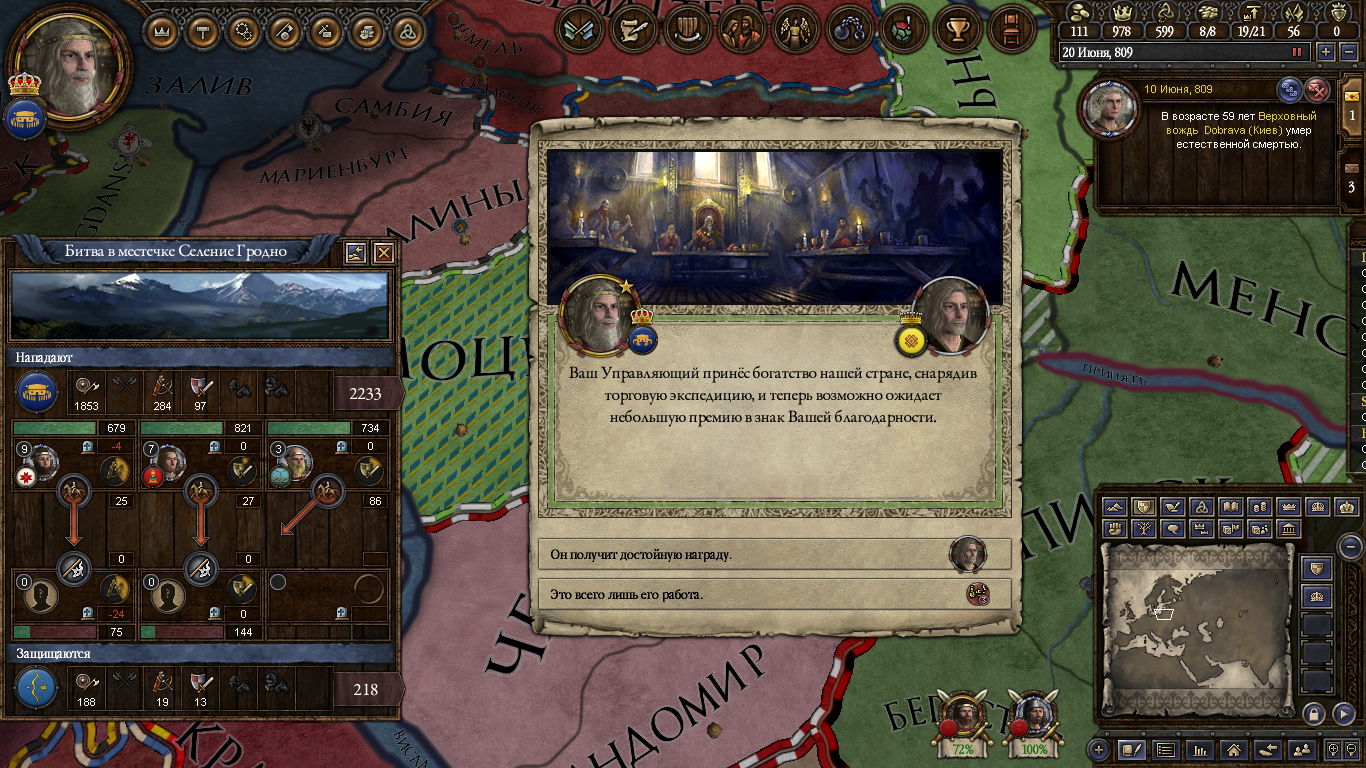The image size is (1366, 768).
Task: Click the house icon to go home
Action: pyautogui.click(x=1234, y=749)
